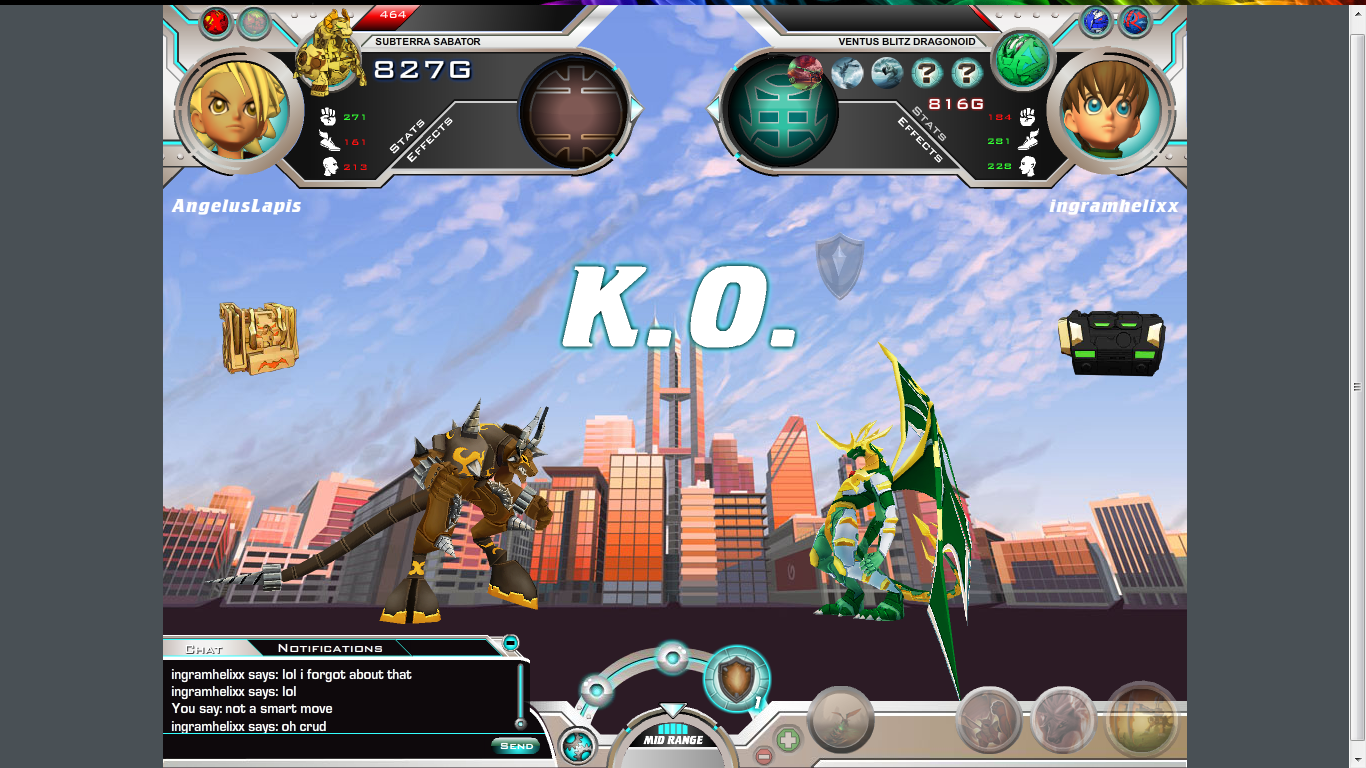Click the browser's vertical scrollbar
1366x768 pixels.
(1357, 386)
